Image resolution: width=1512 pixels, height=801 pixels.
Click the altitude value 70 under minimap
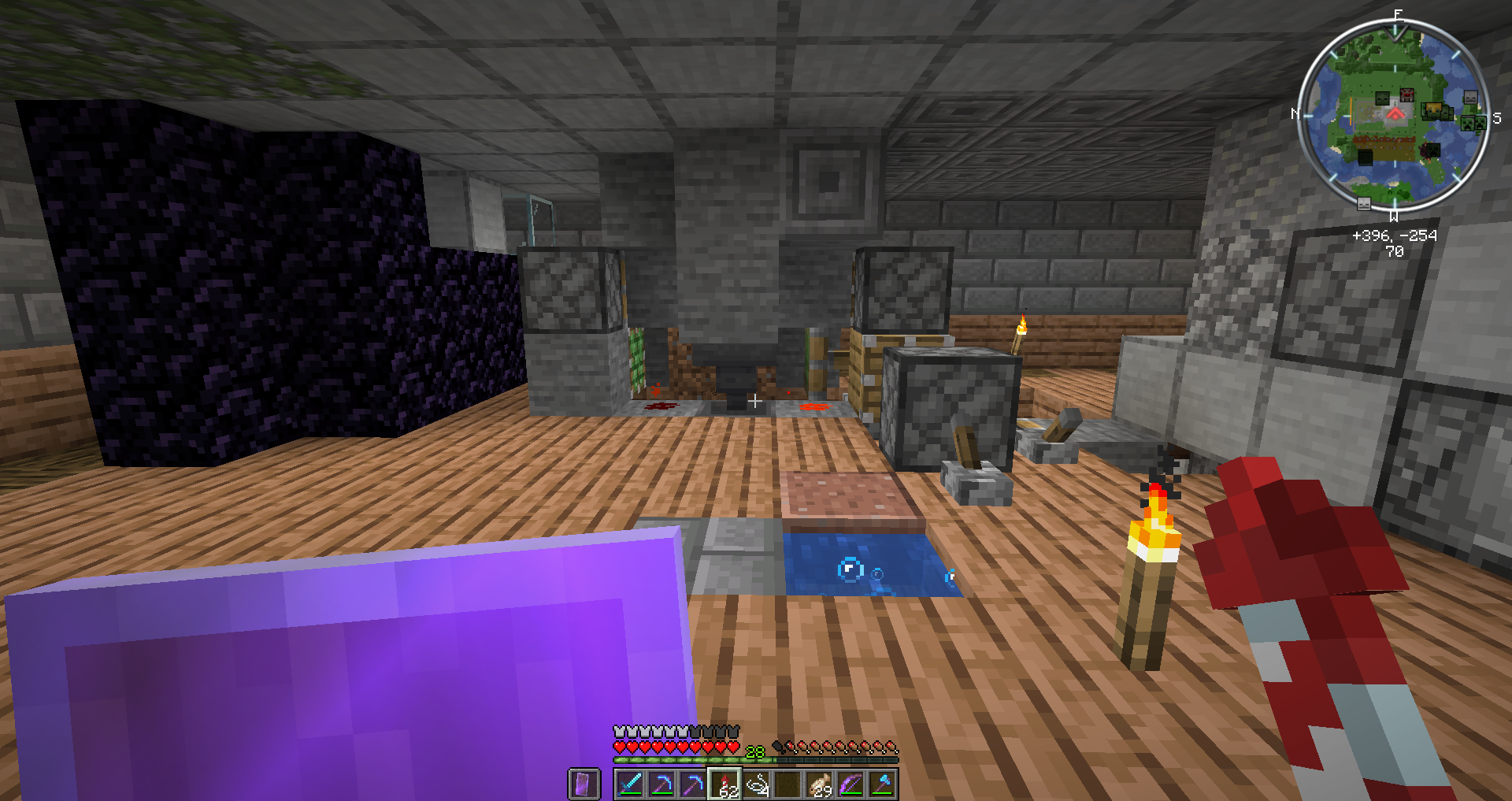(1395, 249)
